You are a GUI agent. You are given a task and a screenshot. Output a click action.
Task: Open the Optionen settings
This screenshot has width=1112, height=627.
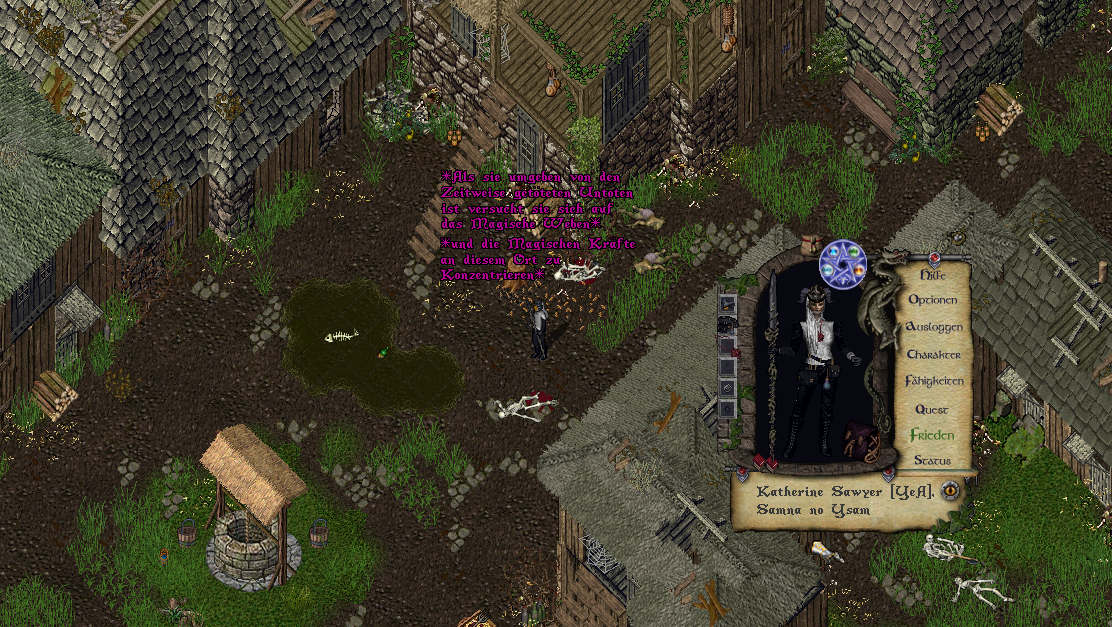tap(932, 300)
